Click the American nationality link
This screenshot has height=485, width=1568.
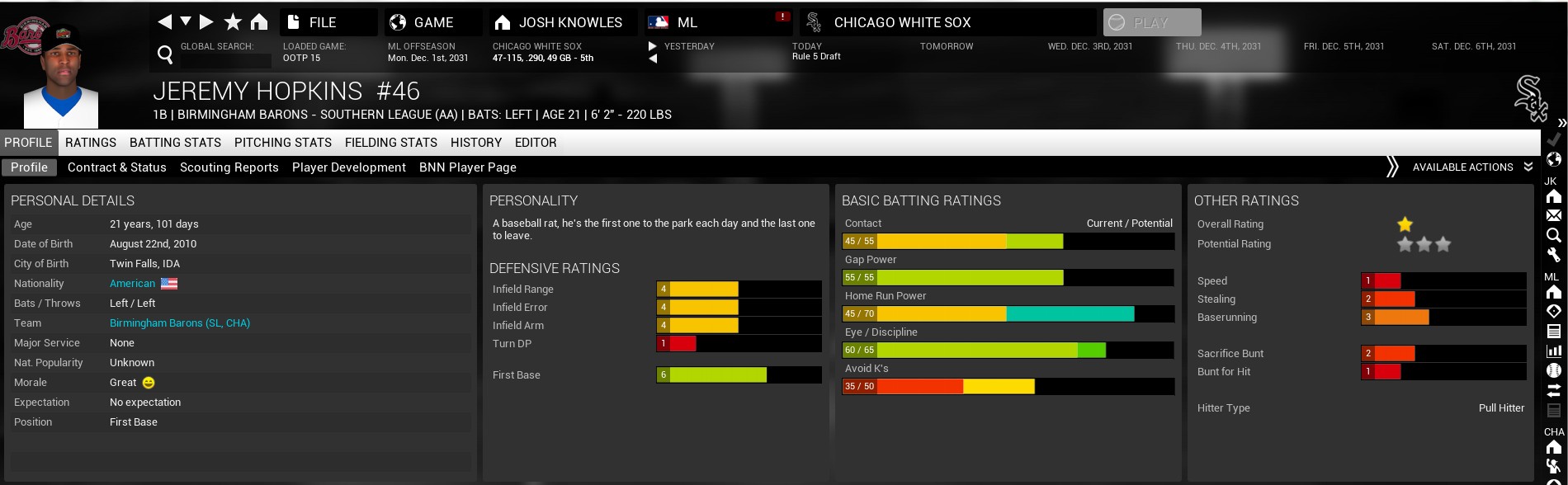132,284
